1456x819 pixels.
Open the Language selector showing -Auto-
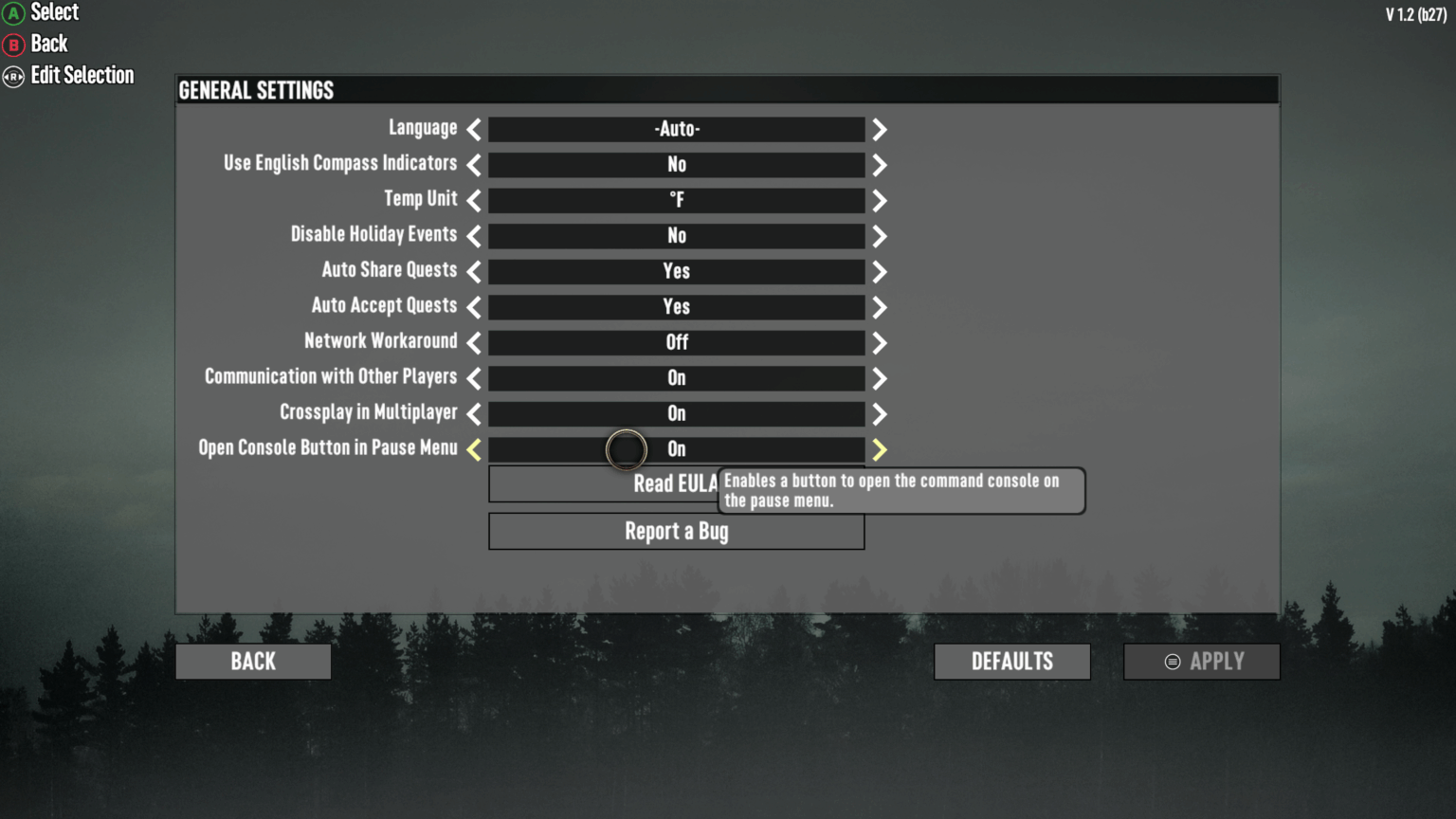click(x=676, y=129)
